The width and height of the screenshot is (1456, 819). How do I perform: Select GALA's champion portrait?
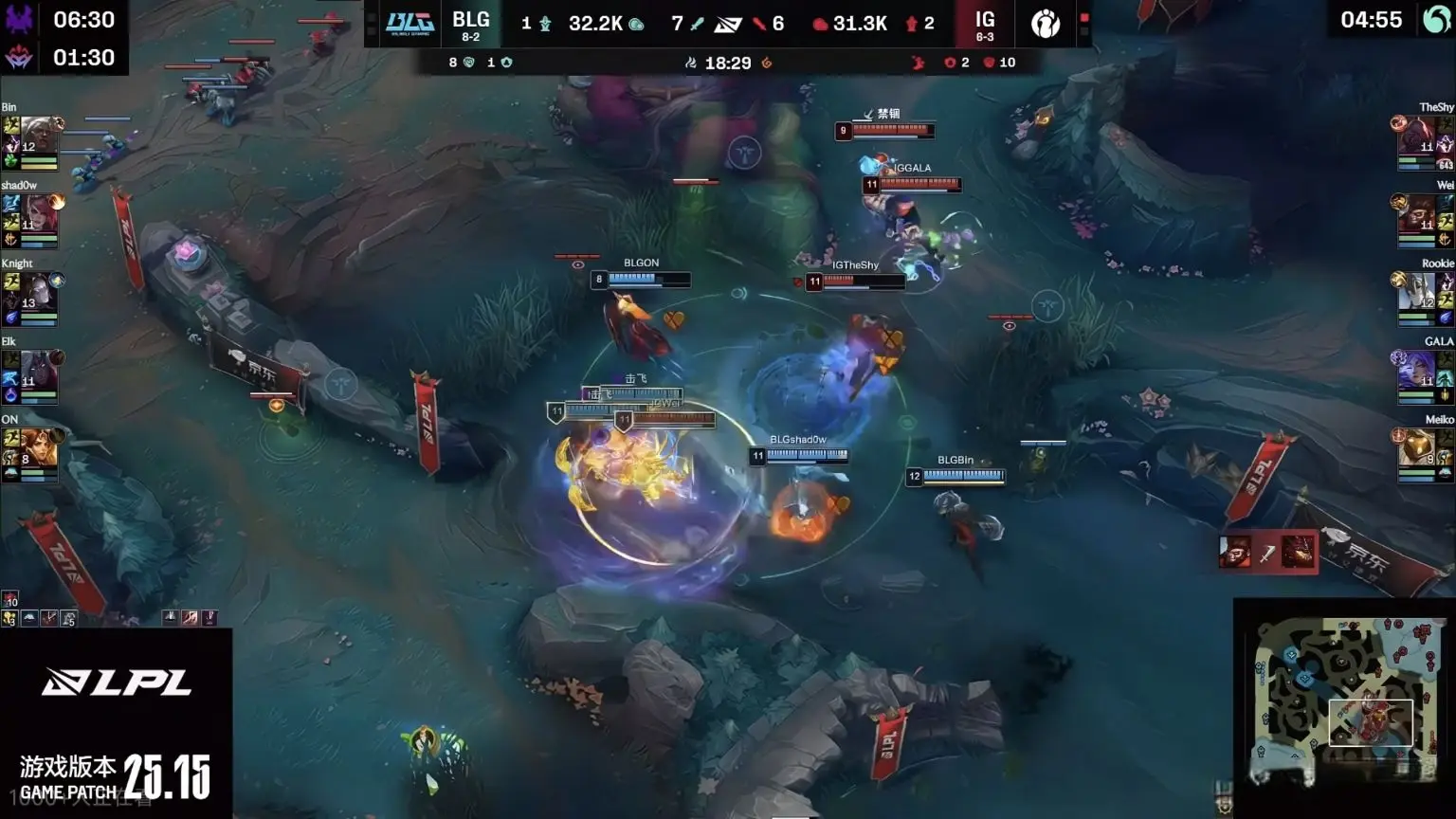tap(1417, 371)
